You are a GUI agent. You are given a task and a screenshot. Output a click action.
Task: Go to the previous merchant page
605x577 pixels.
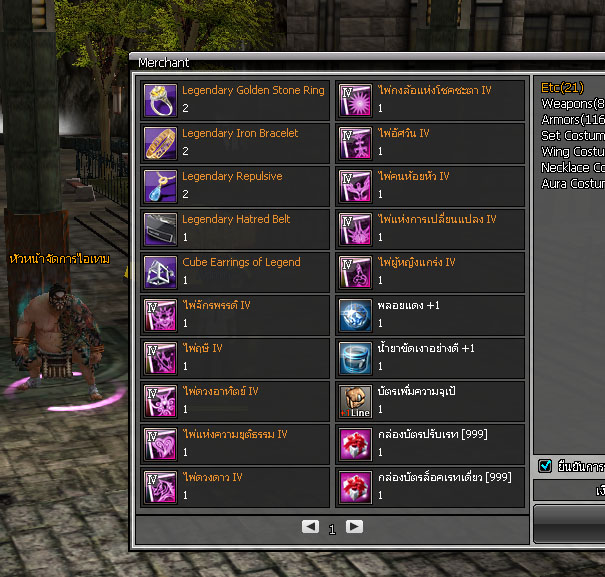(x=310, y=527)
